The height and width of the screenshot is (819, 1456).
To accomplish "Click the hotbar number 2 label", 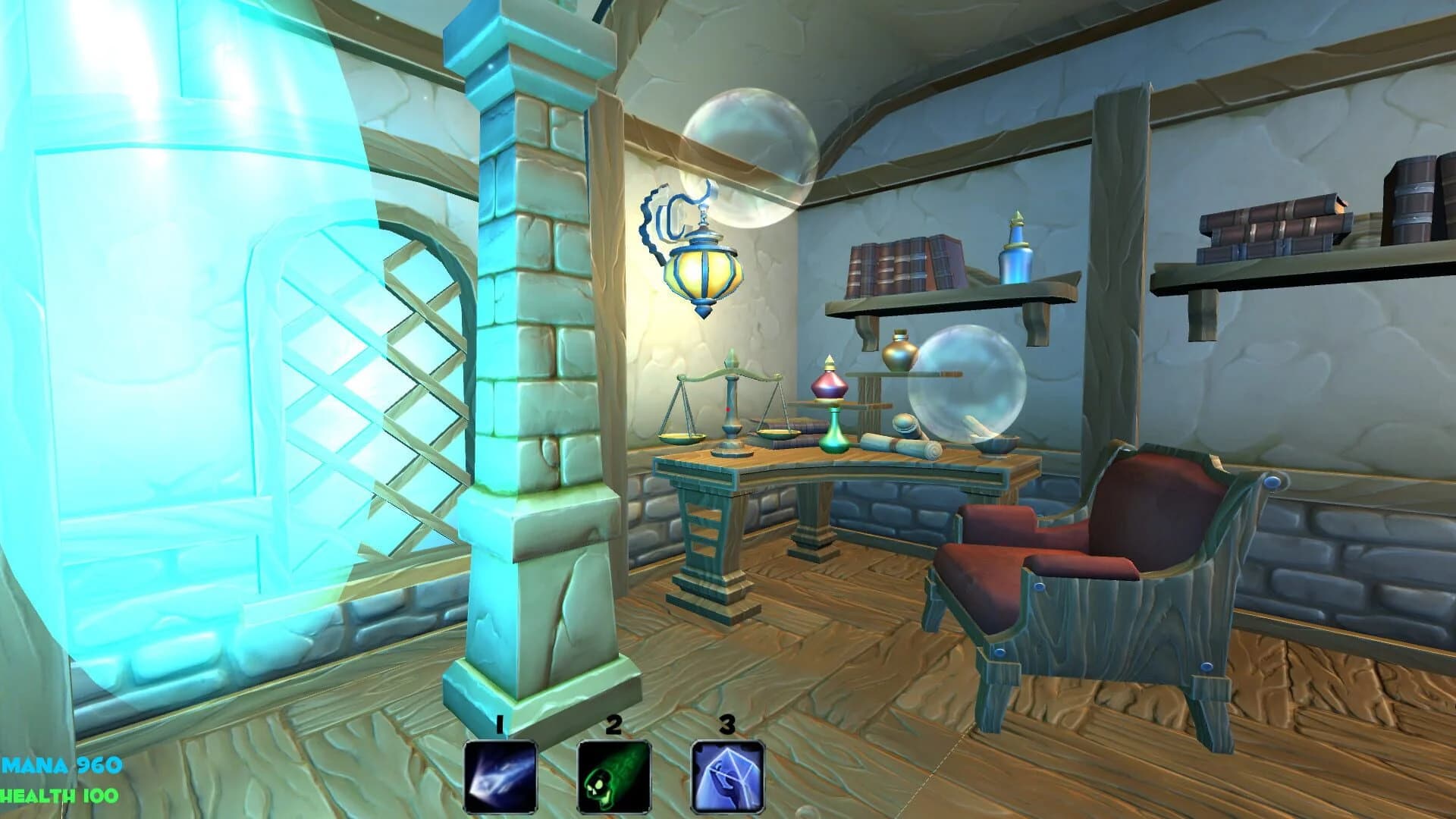I will (613, 724).
